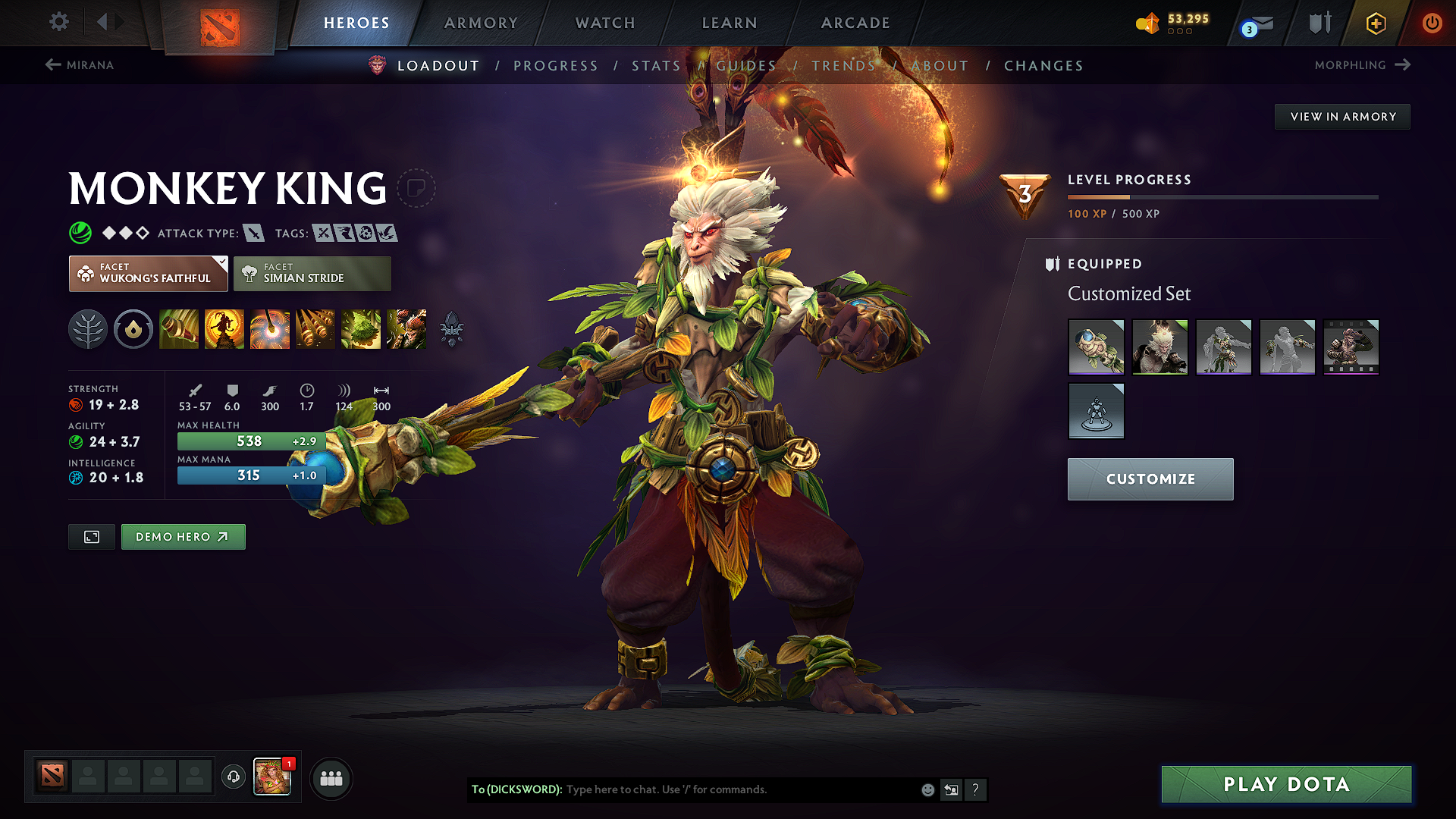Viewport: 1456px width, 819px height.
Task: Open the ARMORY menu
Action: coord(480,23)
